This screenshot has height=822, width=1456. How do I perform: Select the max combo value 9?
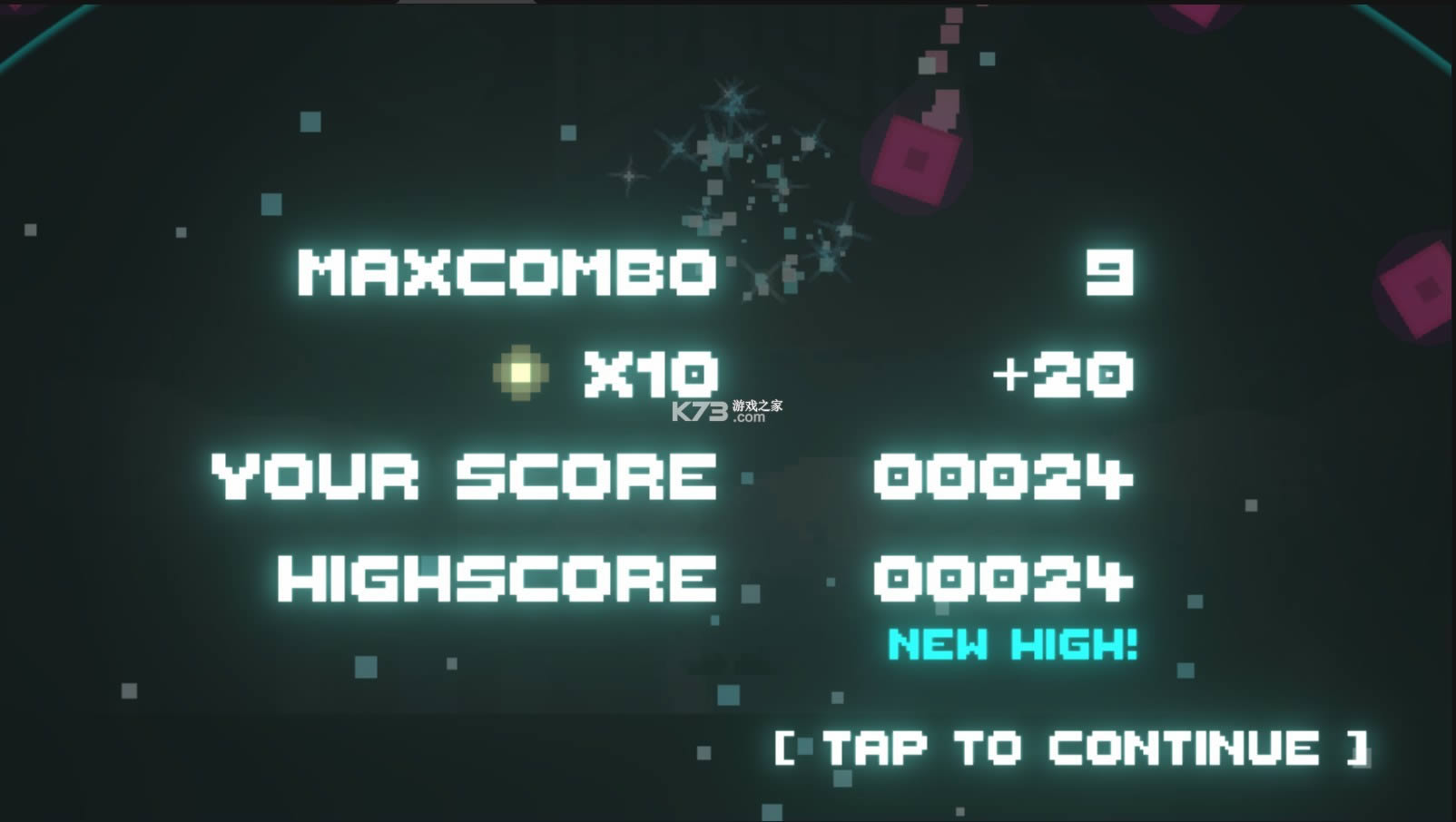tap(1109, 272)
